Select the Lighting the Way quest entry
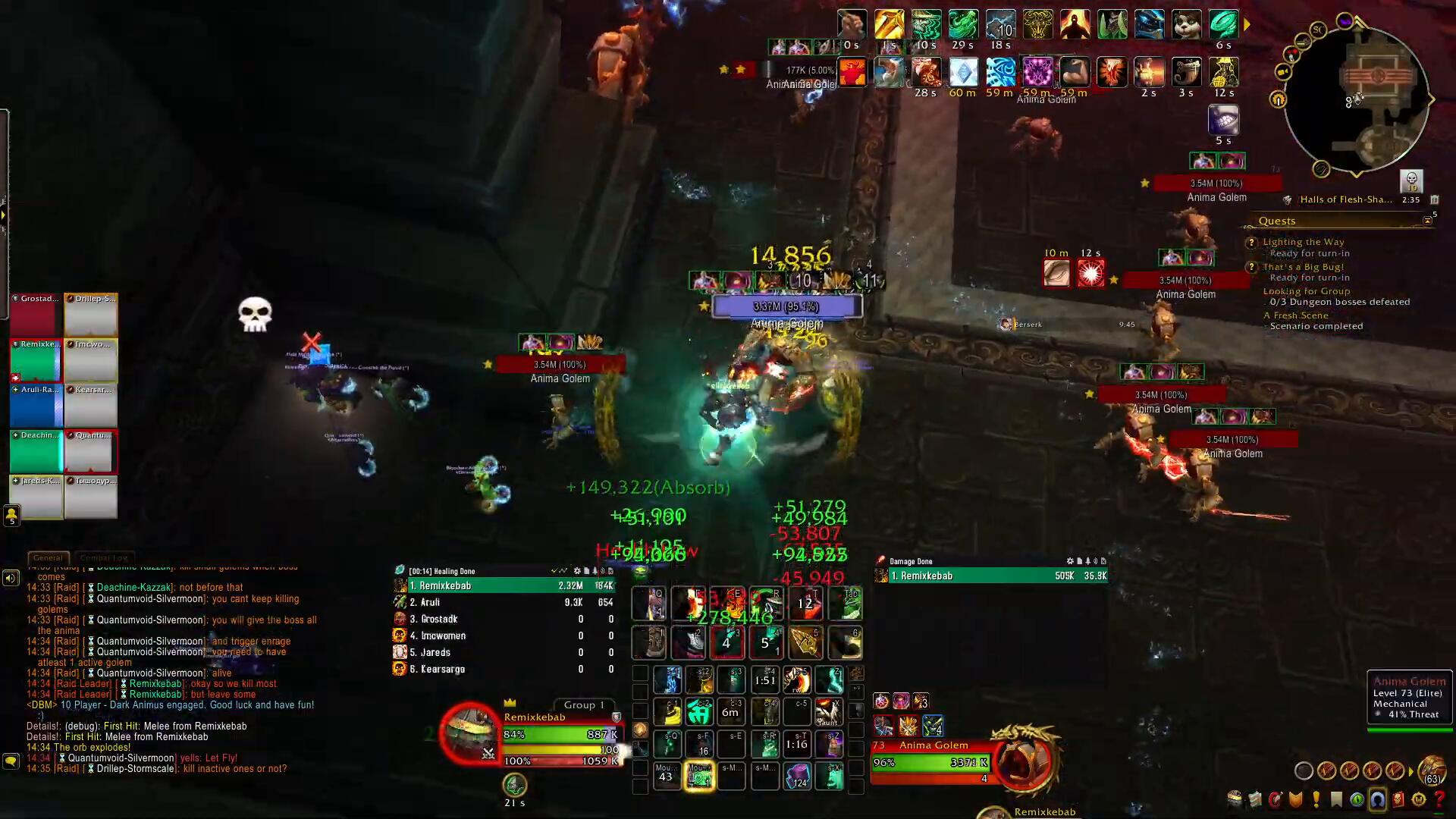The width and height of the screenshot is (1456, 819). coord(1303,242)
